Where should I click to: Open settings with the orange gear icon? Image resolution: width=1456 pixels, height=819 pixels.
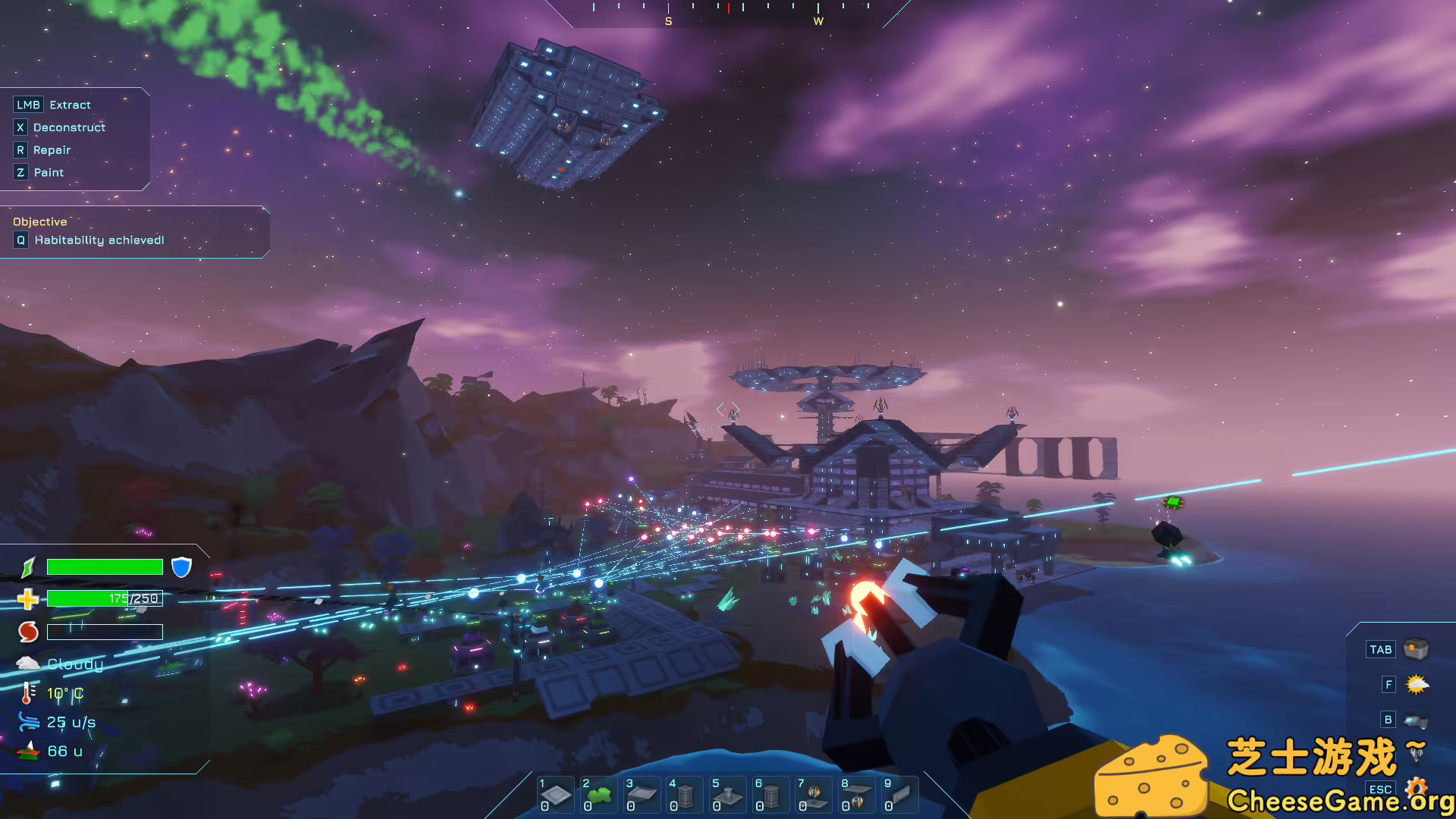(1416, 787)
